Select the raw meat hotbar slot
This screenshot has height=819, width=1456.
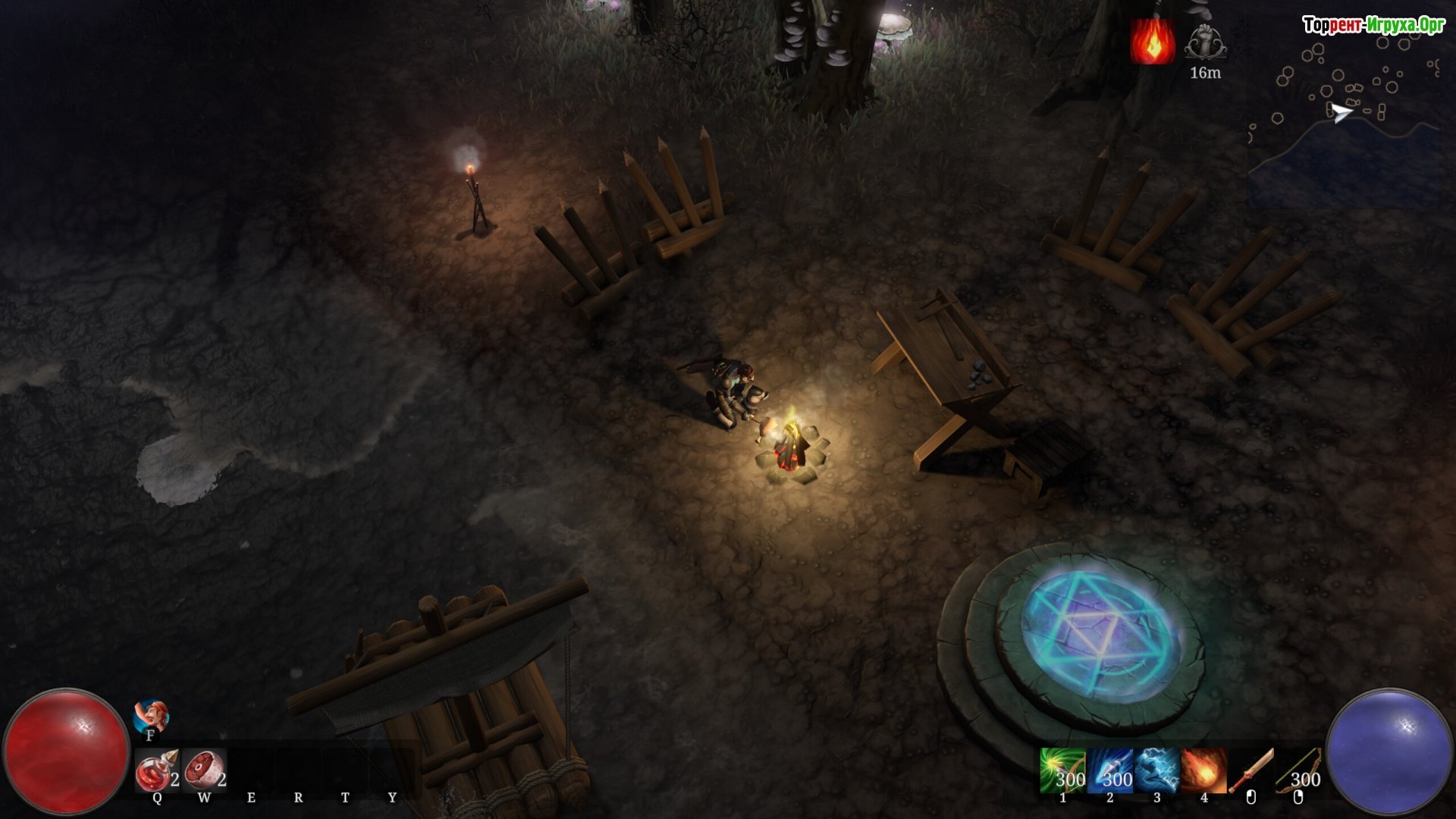click(x=204, y=771)
